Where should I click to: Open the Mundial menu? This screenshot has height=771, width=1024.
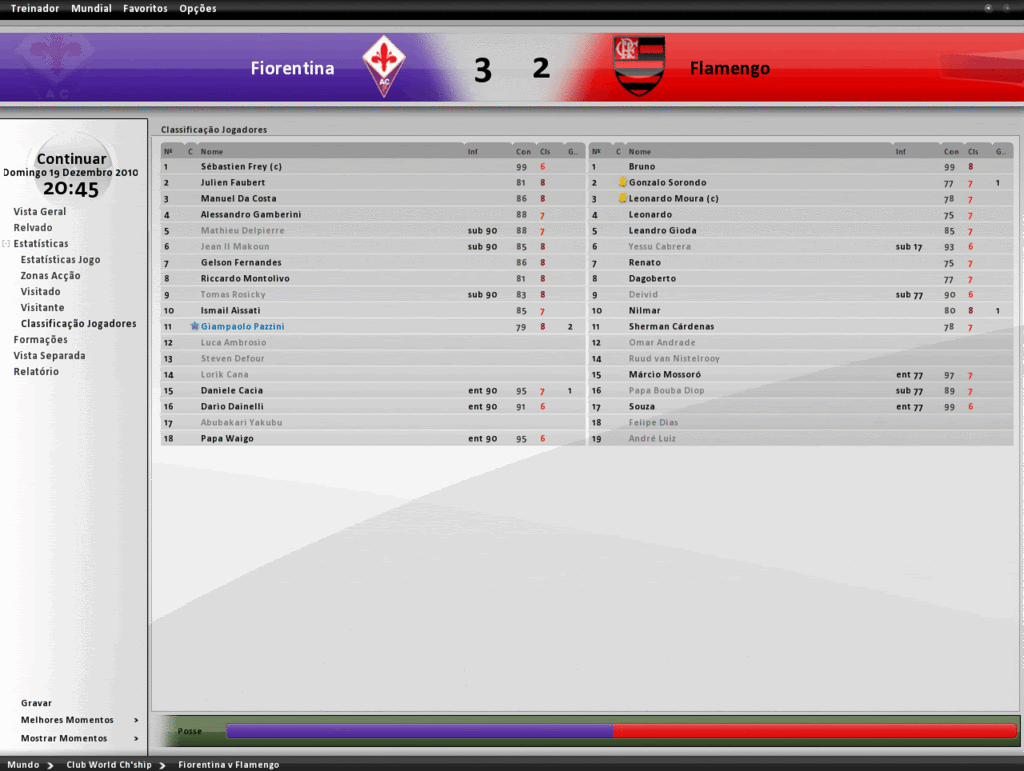tap(92, 9)
